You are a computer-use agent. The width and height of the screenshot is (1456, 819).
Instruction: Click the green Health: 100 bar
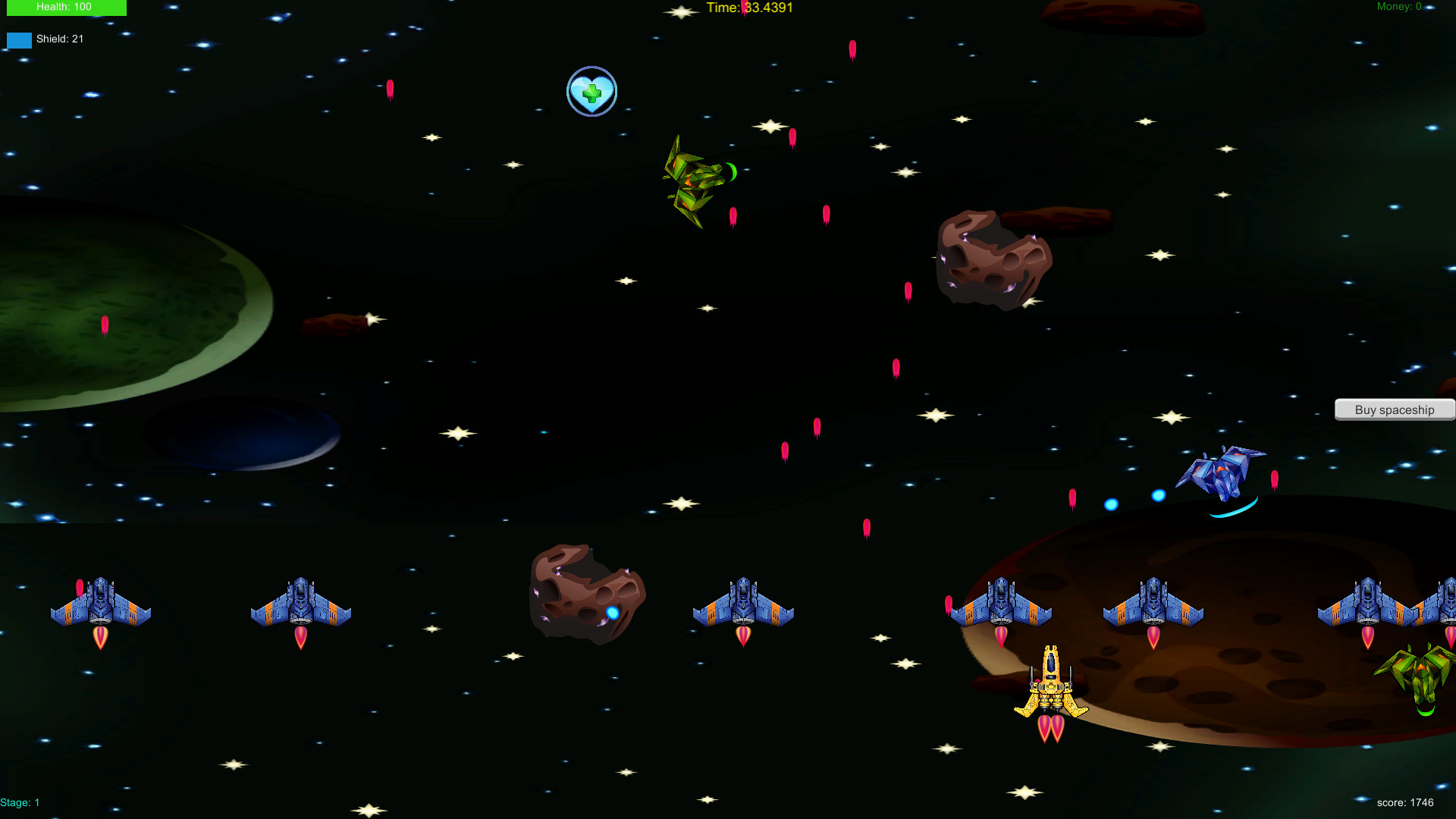66,8
